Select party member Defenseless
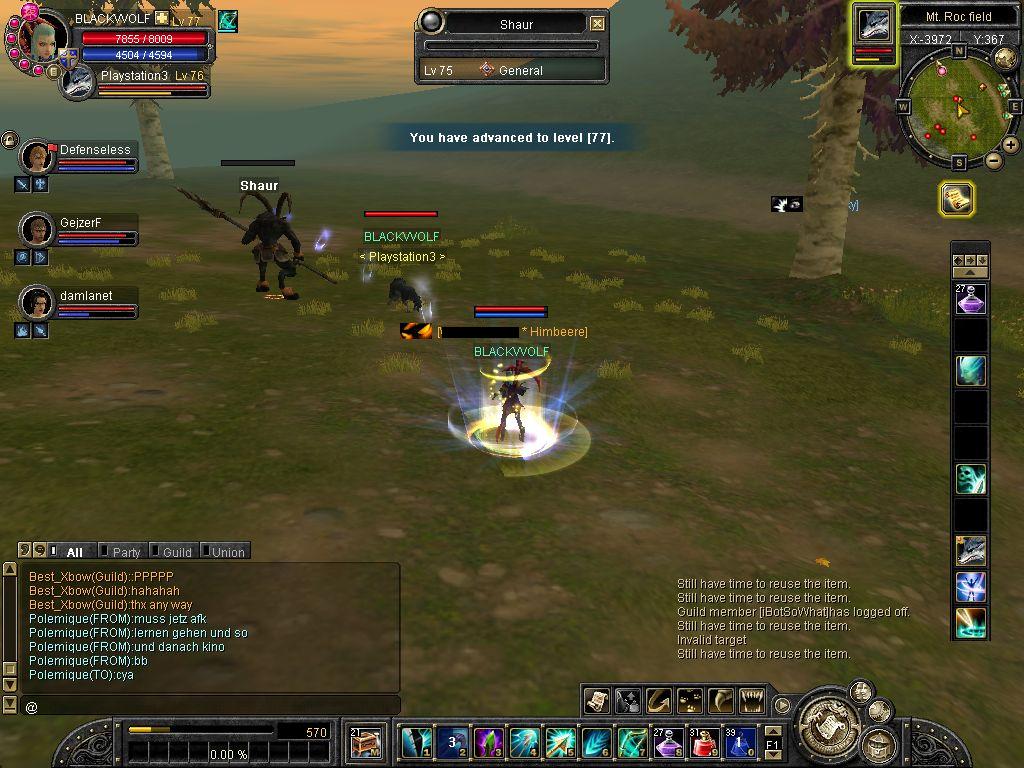 pyautogui.click(x=38, y=157)
